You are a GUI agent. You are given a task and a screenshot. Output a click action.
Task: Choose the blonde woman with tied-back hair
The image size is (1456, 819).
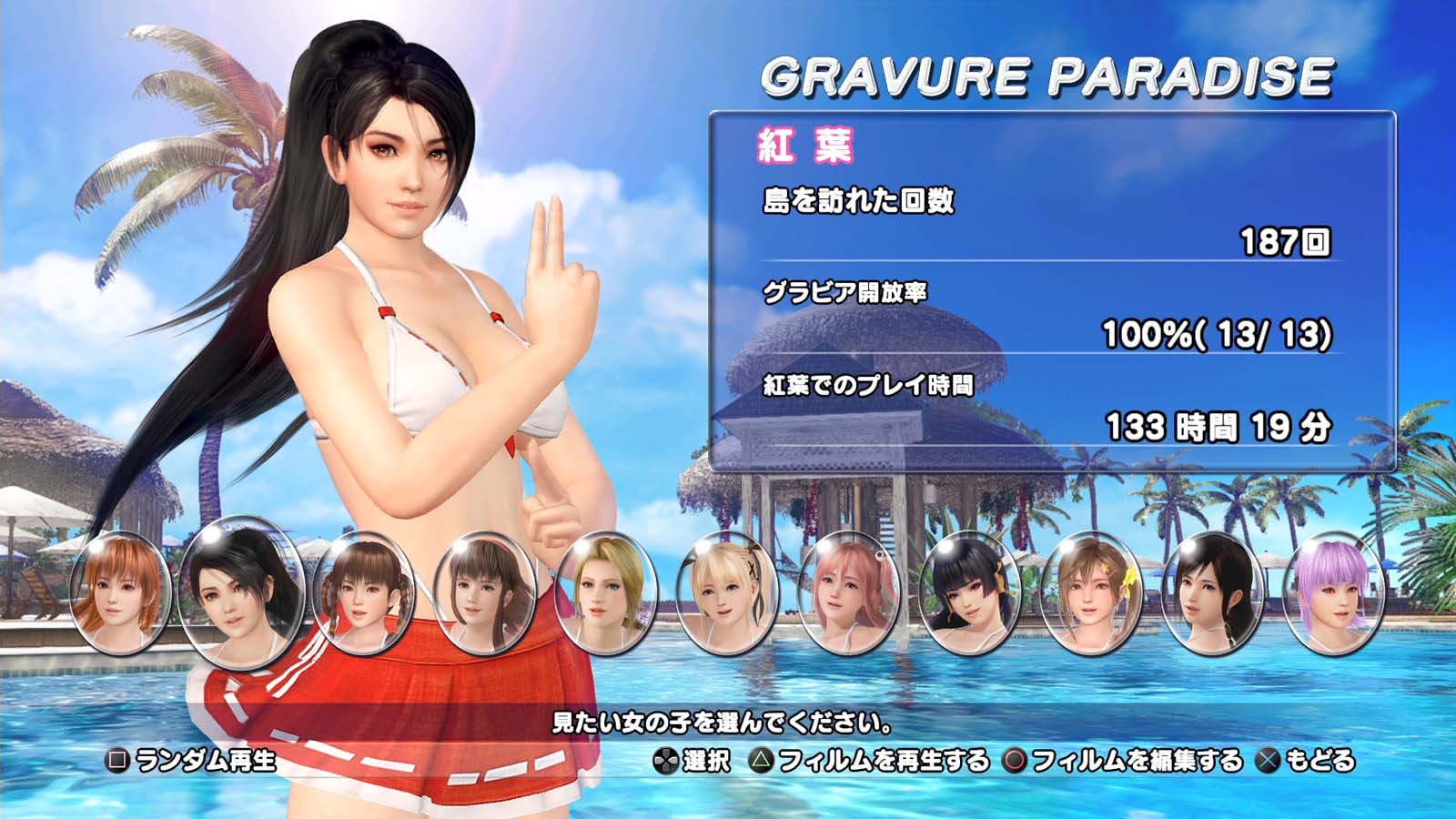[x=605, y=591]
